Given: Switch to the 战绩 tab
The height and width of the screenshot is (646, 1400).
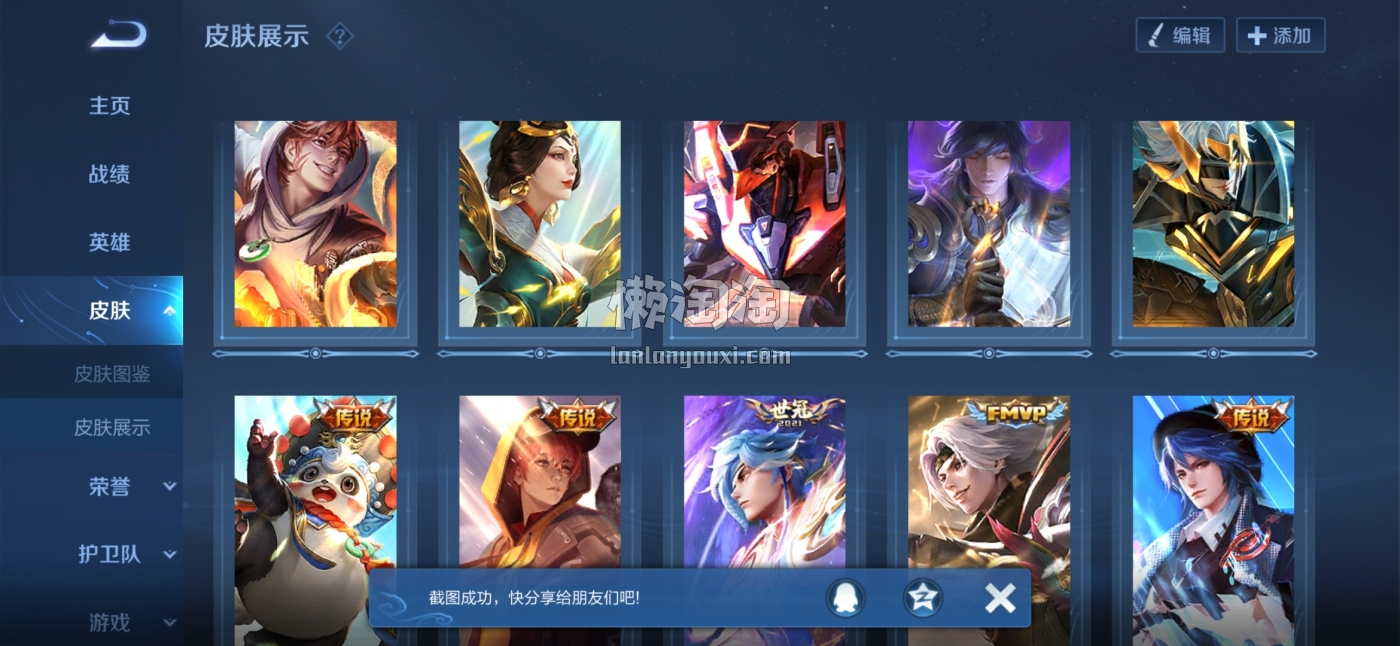Looking at the screenshot, I should [110, 174].
